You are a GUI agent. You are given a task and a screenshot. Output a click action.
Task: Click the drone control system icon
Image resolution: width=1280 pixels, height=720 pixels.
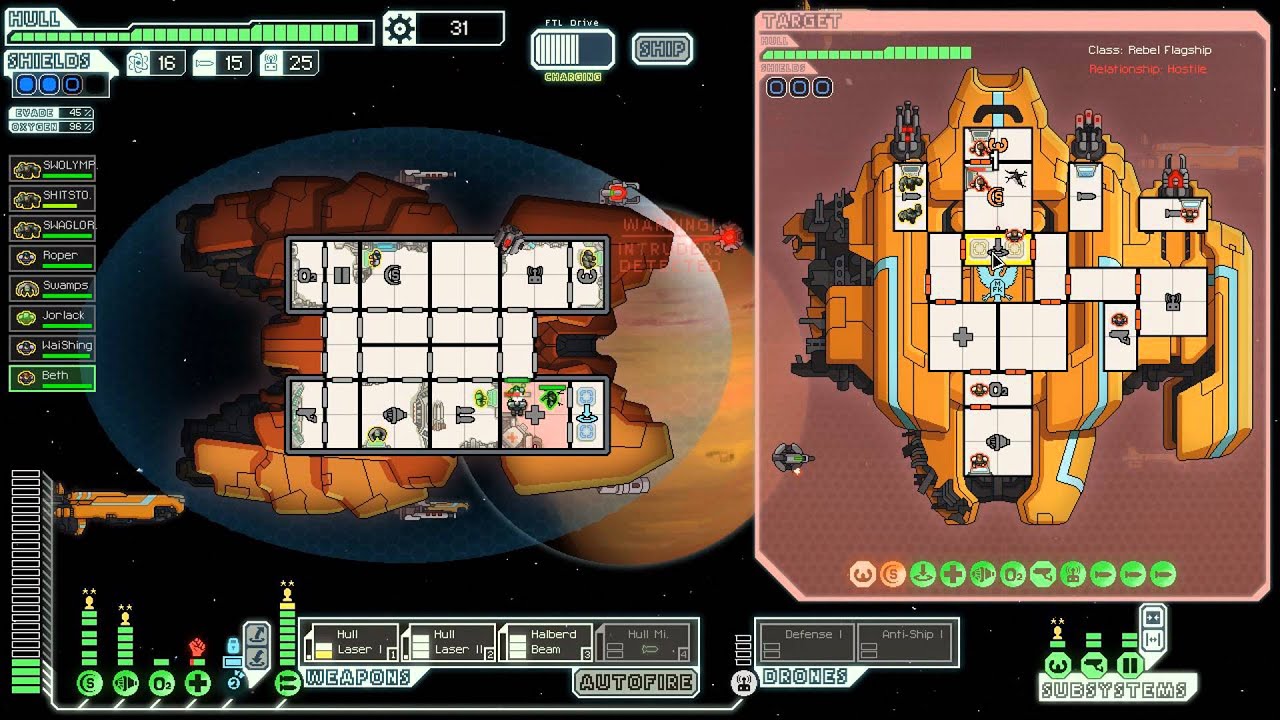(x=742, y=684)
